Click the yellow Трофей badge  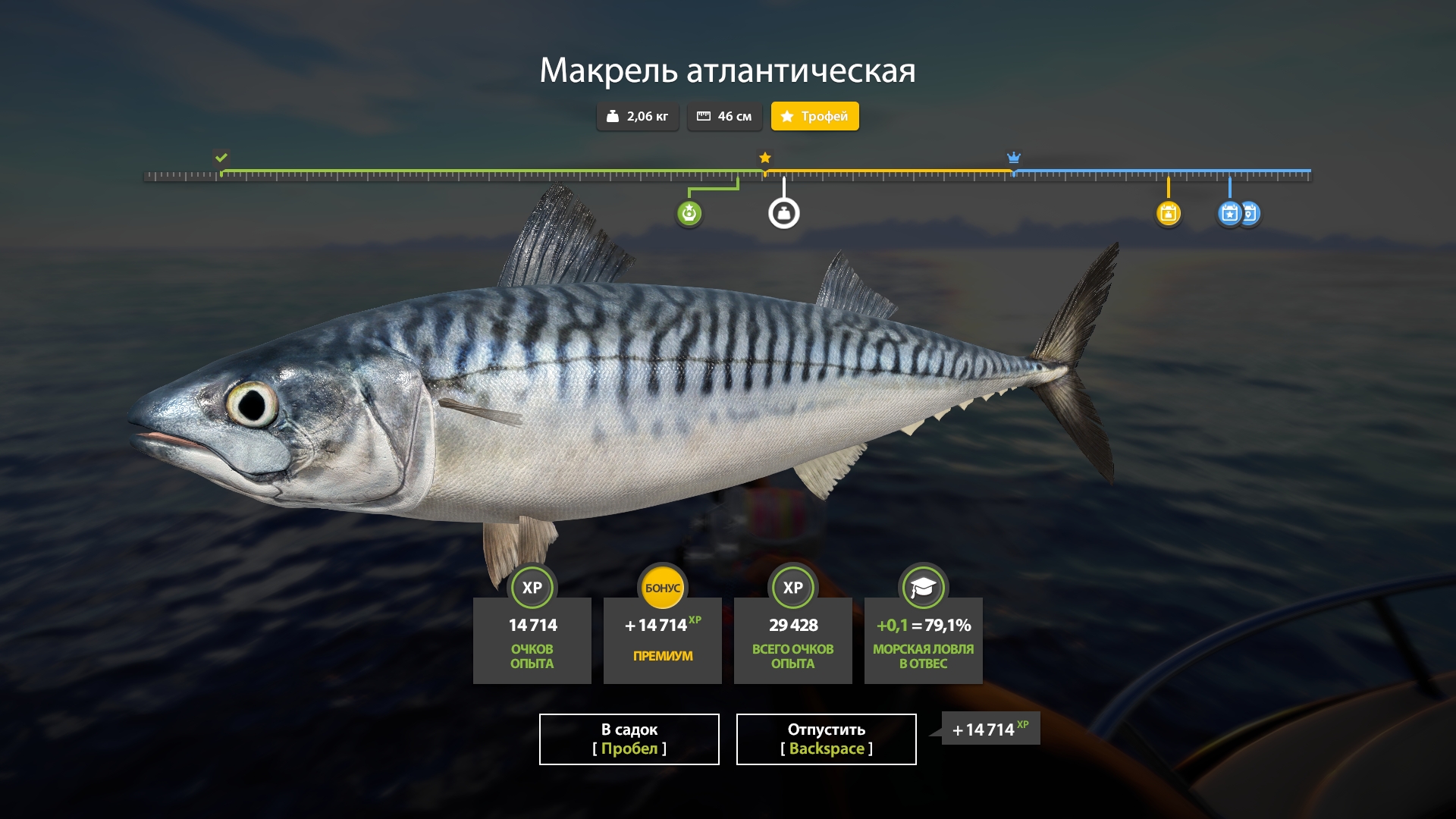(x=814, y=116)
